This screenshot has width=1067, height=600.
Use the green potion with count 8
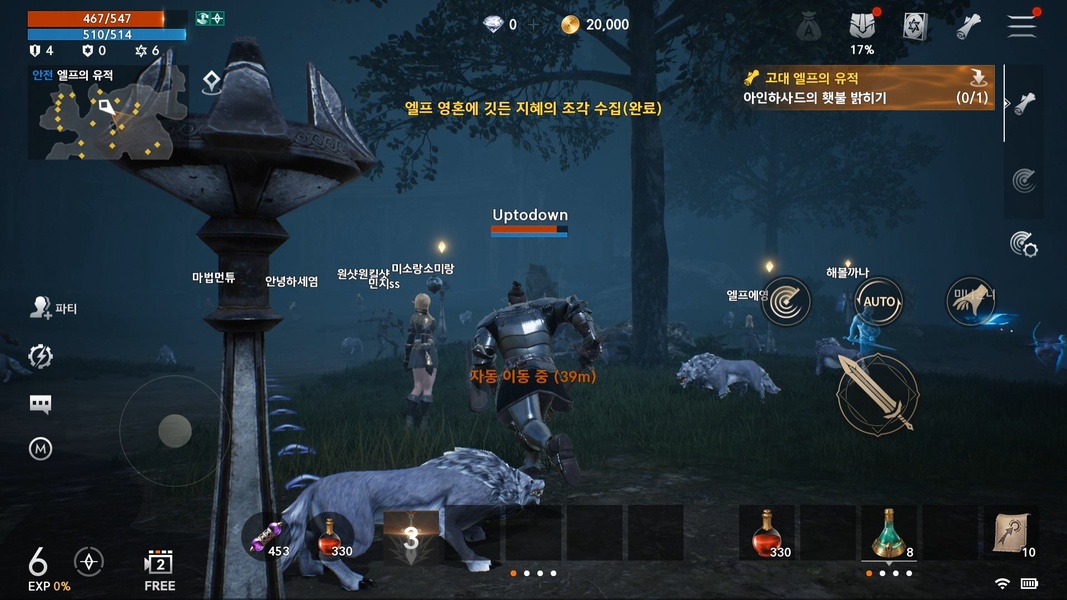[x=888, y=533]
